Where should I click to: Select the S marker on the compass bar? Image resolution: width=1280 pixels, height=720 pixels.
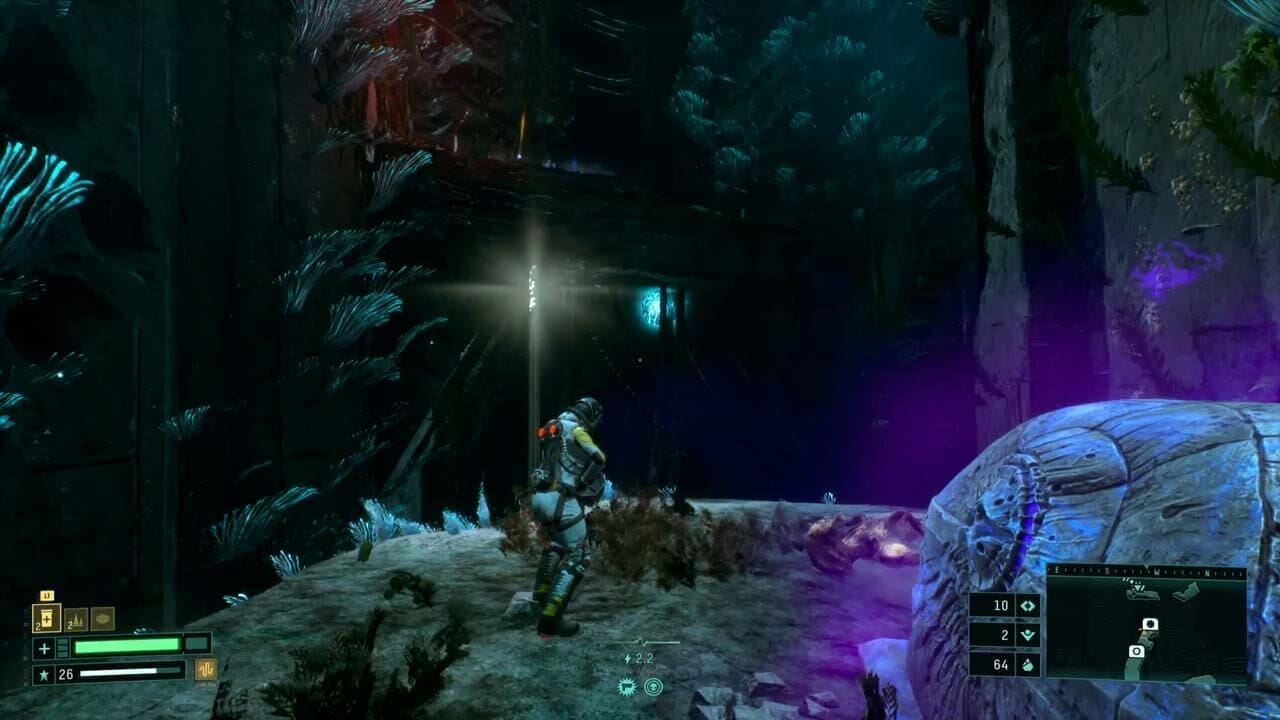click(1108, 570)
